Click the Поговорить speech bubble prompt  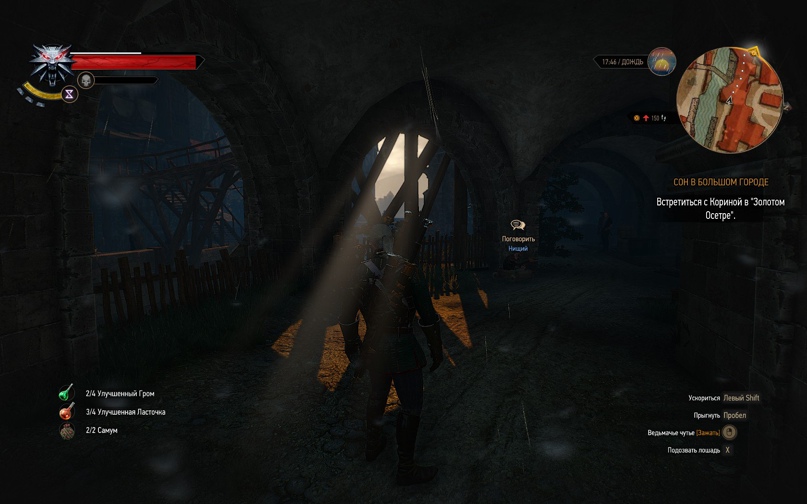click(518, 226)
